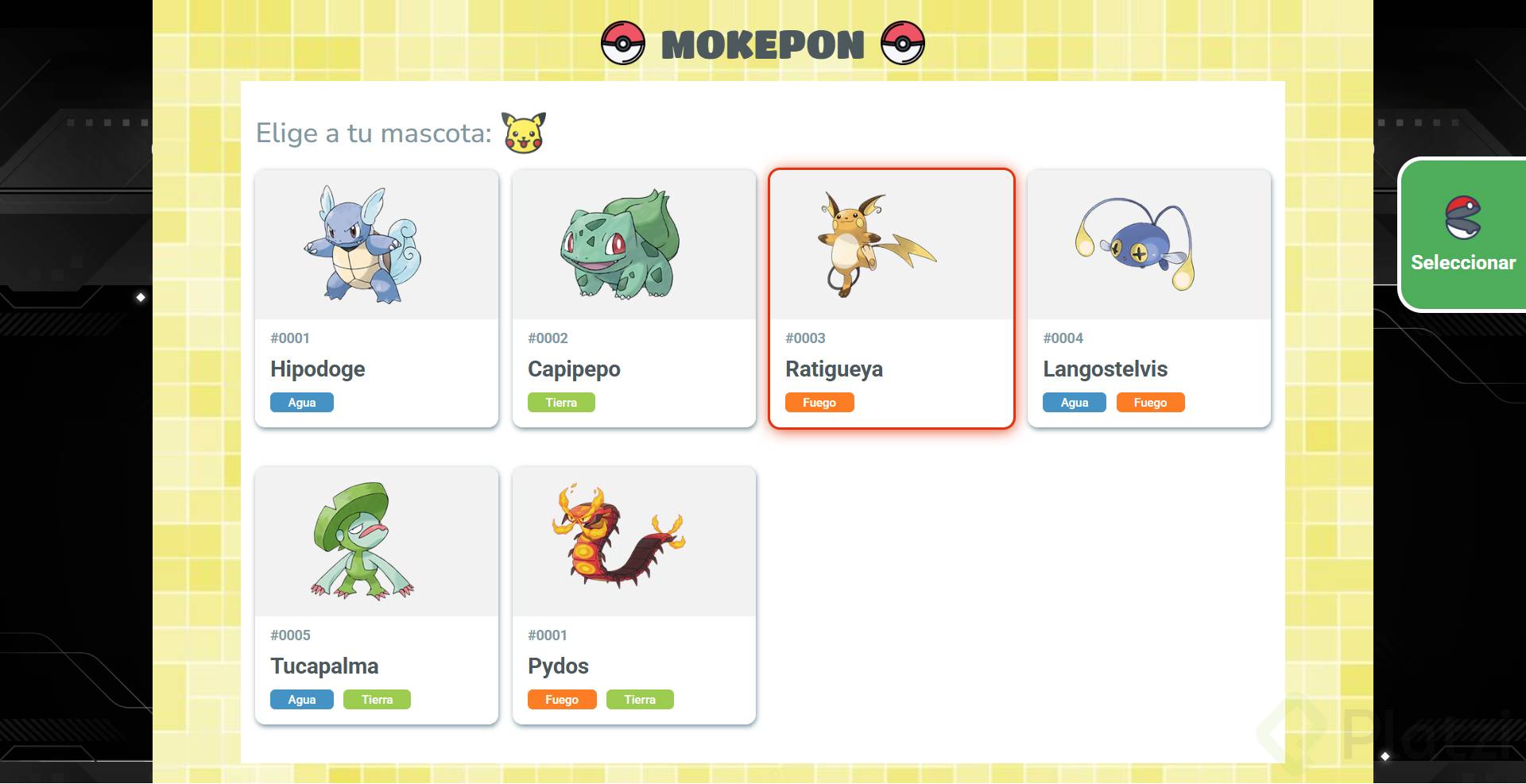Choose Langostelvis as your pet
The height and width of the screenshot is (784, 1526).
point(1149,299)
